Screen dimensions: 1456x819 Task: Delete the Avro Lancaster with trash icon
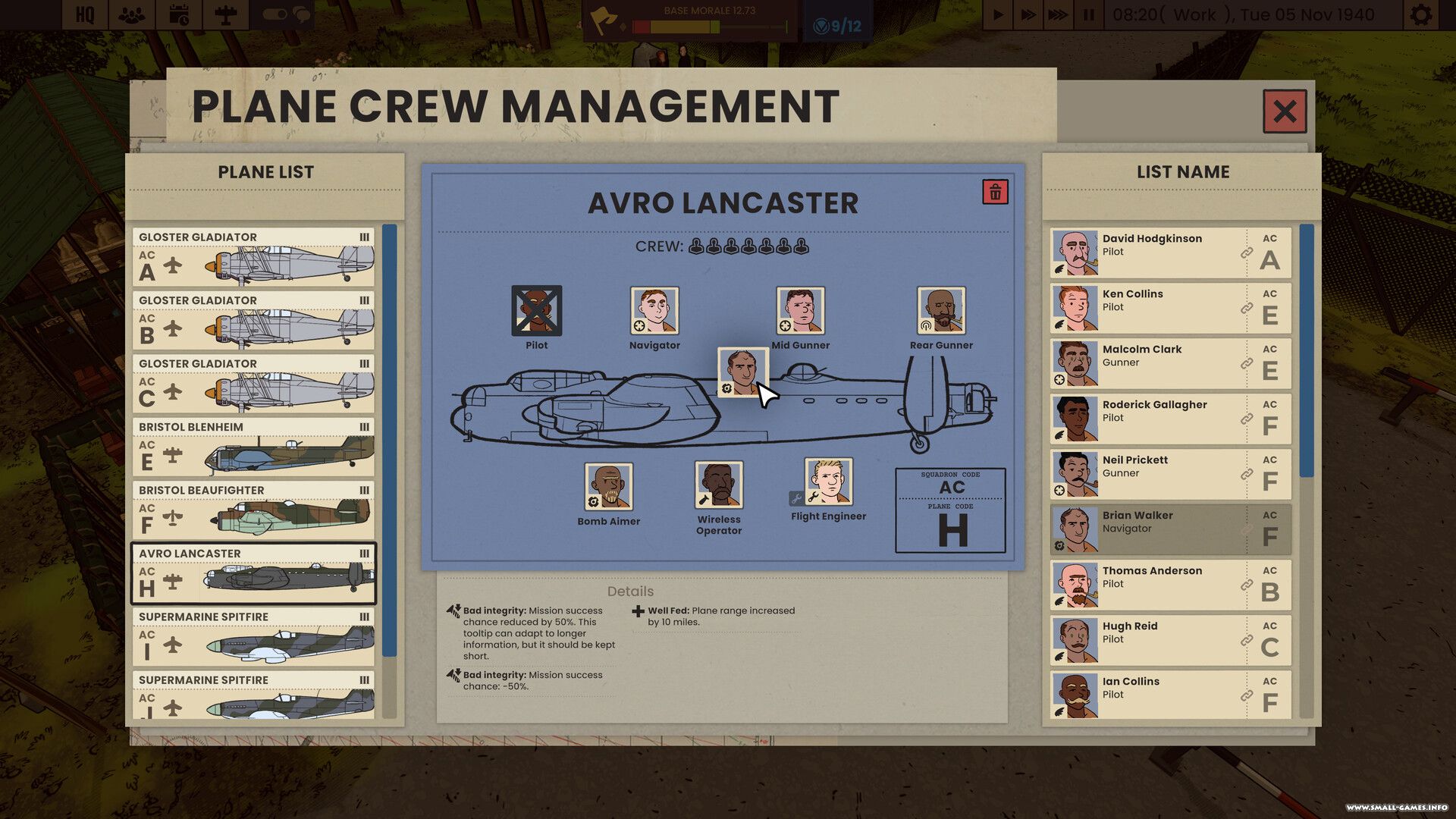coord(995,192)
